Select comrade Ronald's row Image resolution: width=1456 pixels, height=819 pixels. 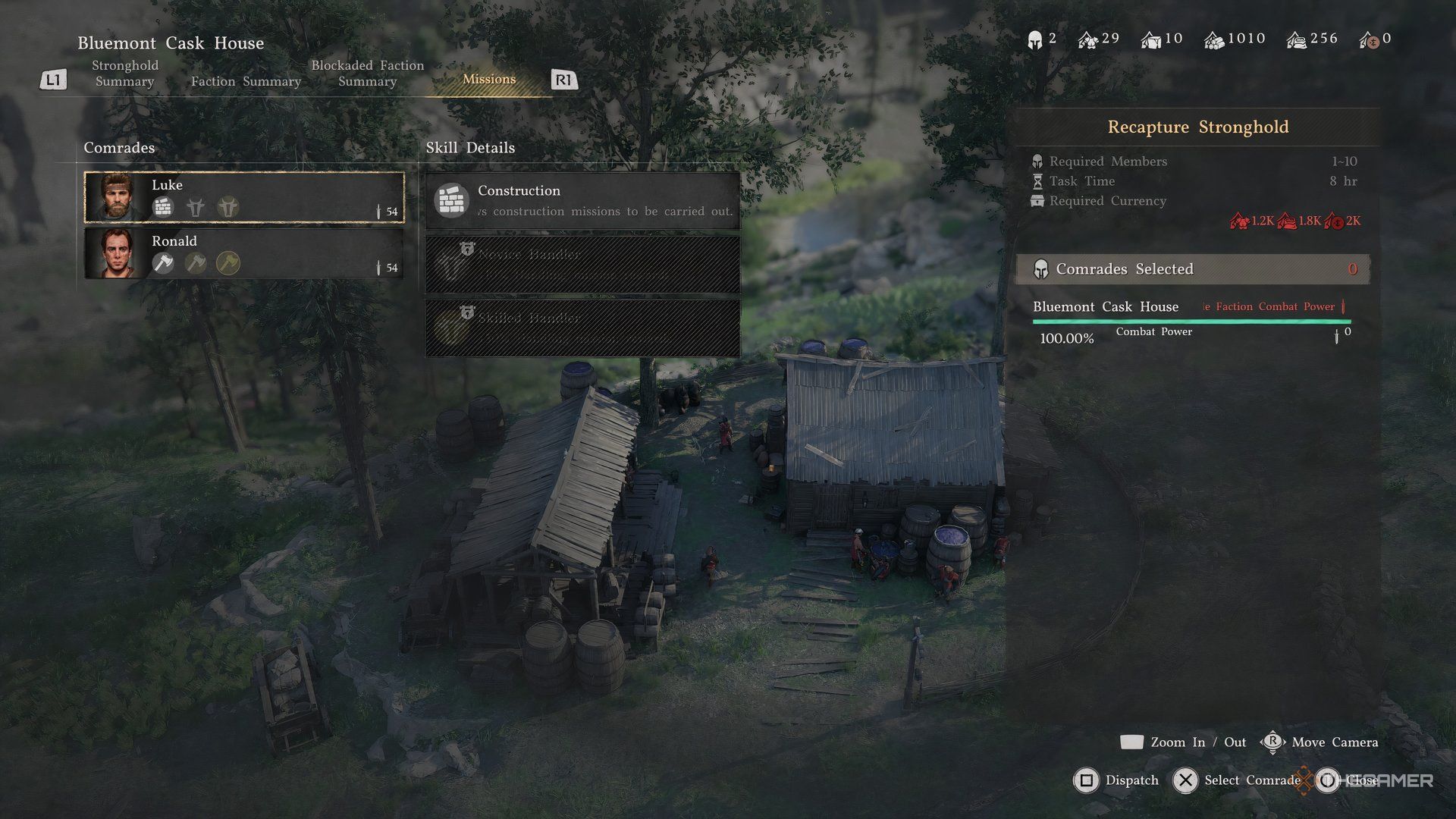point(243,253)
